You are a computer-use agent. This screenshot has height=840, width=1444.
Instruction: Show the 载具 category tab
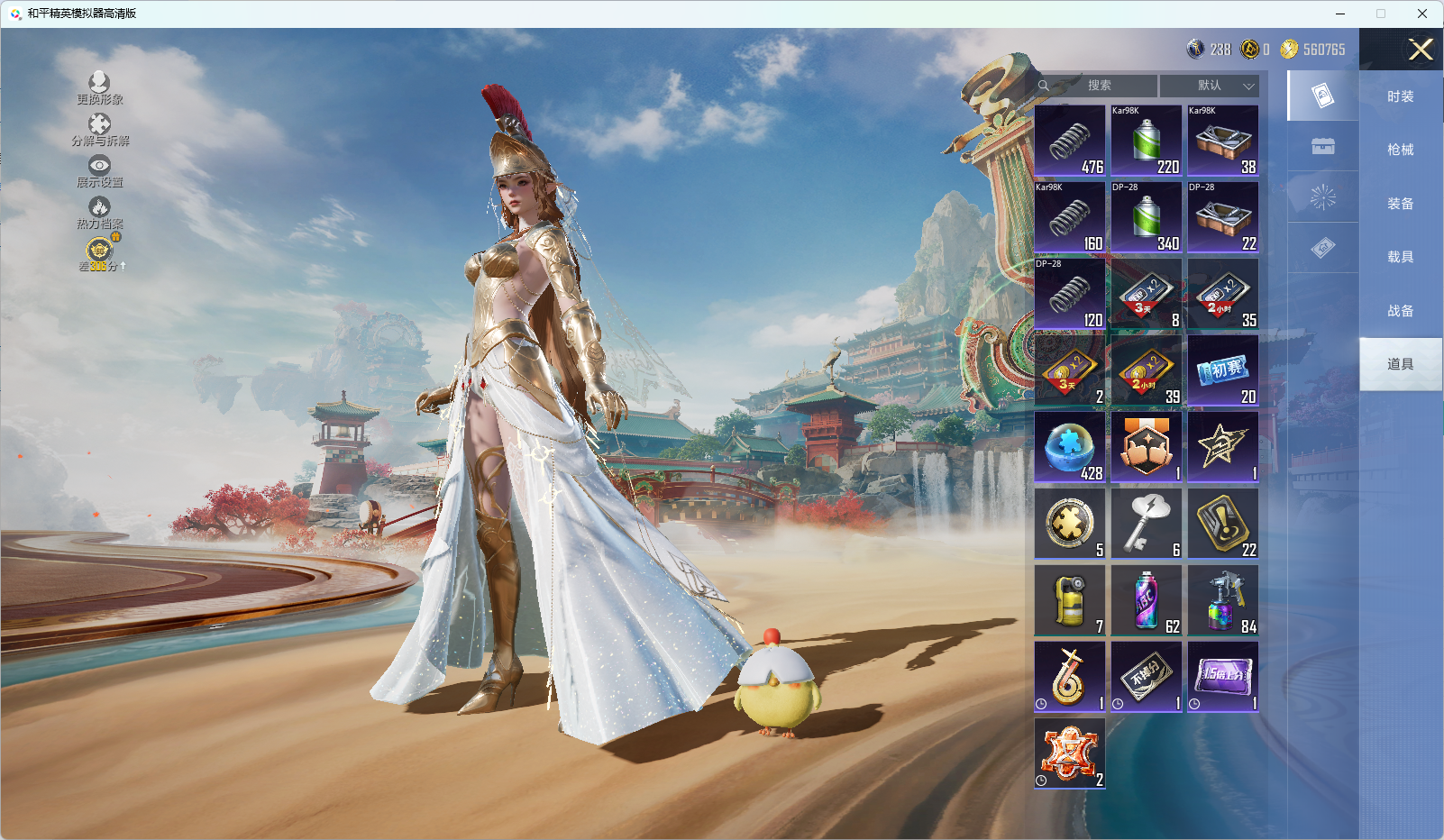click(x=1400, y=257)
